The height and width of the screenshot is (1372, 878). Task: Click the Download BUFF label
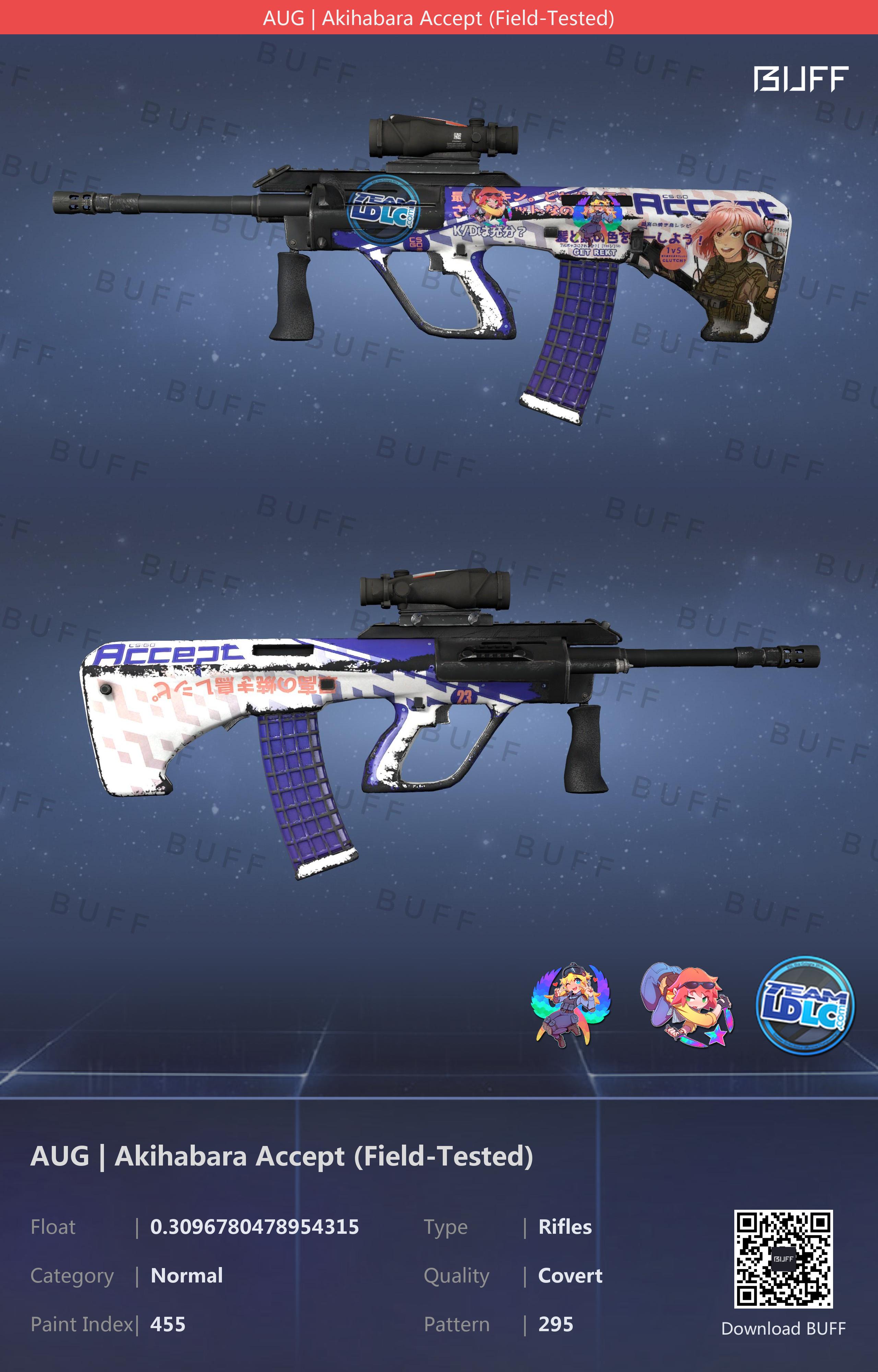783,1329
